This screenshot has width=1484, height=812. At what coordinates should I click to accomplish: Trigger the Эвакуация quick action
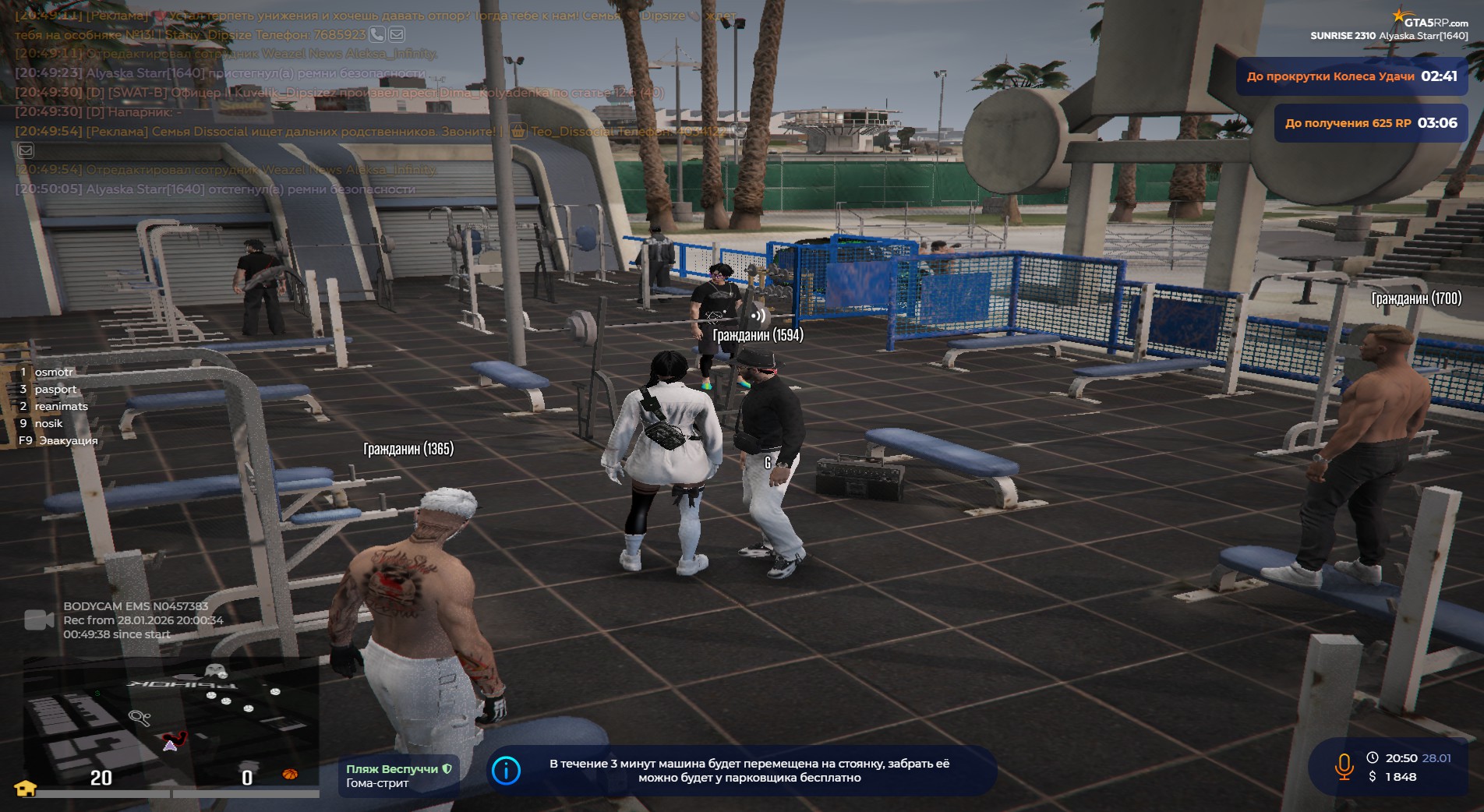pyautogui.click(x=68, y=441)
